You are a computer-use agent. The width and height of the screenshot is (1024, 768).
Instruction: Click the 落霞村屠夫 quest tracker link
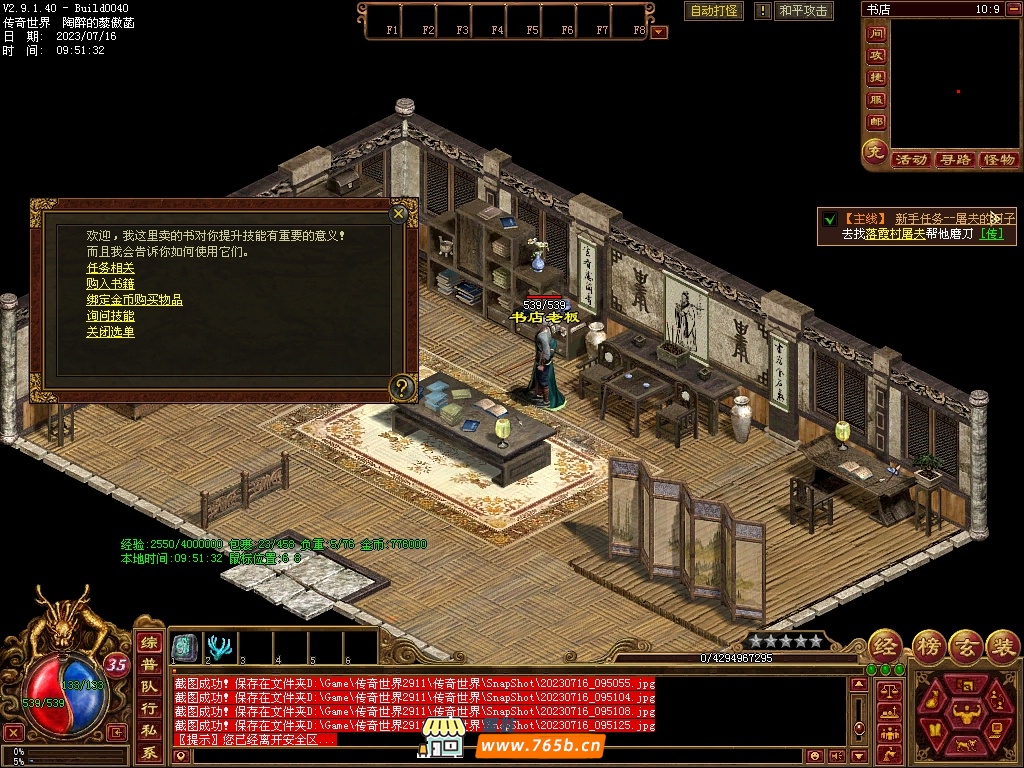point(895,234)
